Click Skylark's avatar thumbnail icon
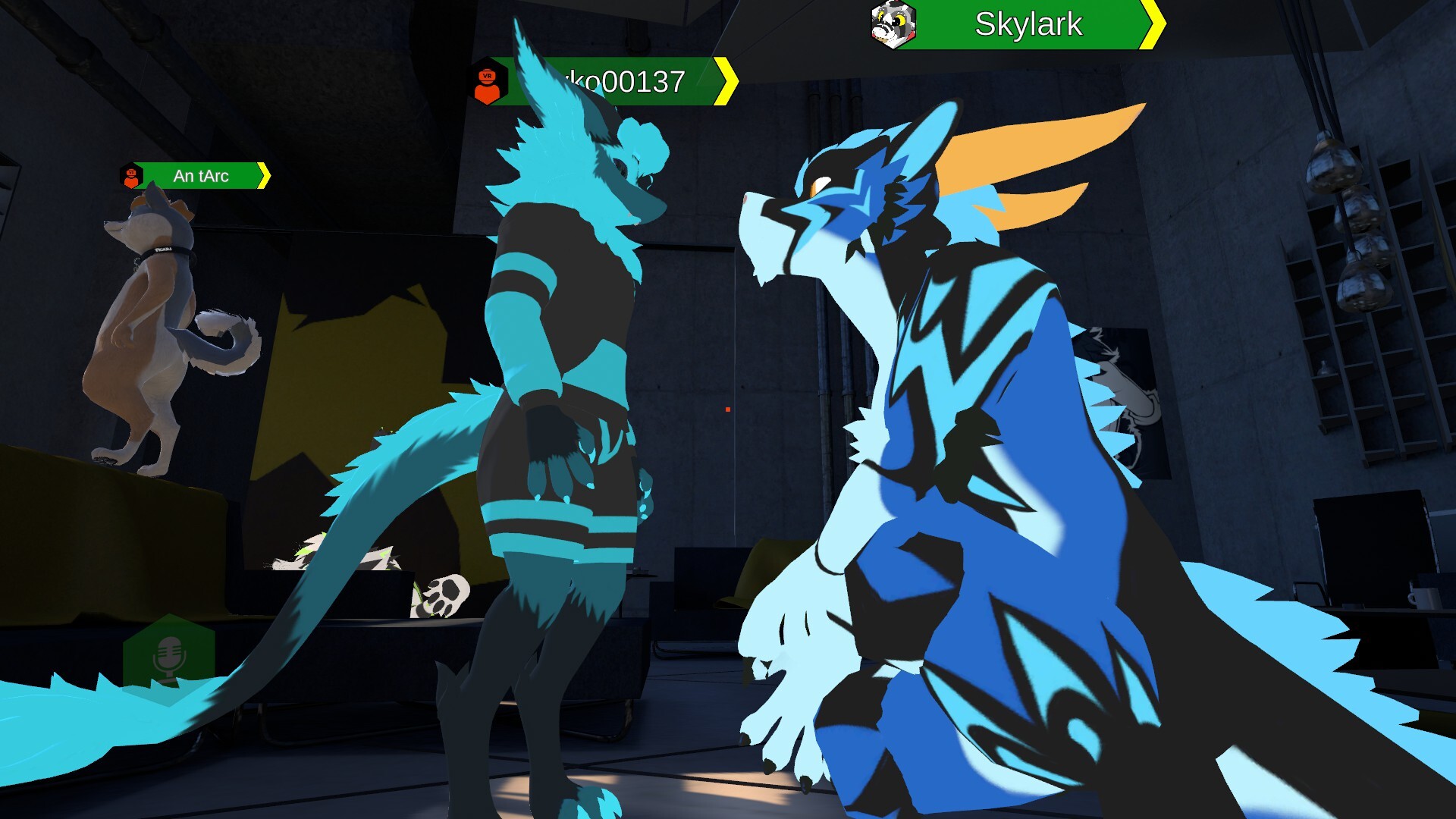Image resolution: width=1456 pixels, height=819 pixels. [893, 25]
